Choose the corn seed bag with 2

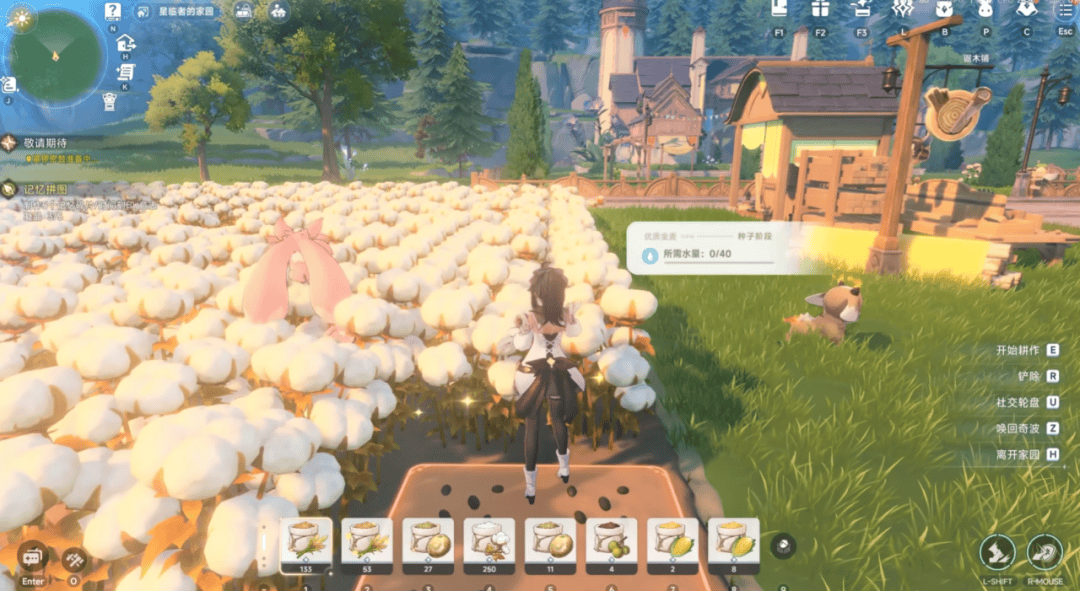tap(672, 541)
